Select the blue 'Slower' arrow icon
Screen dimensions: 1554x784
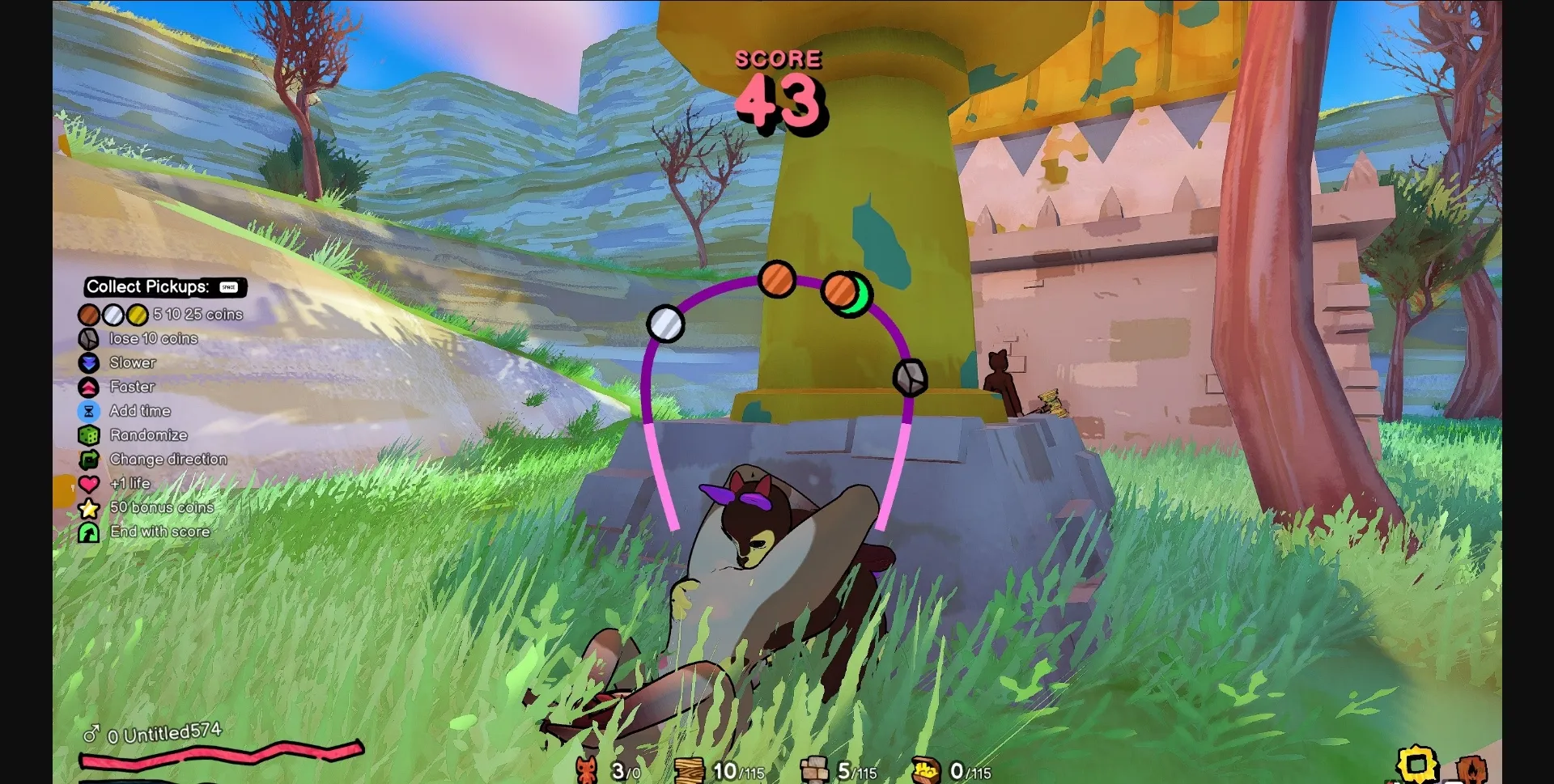tap(89, 362)
